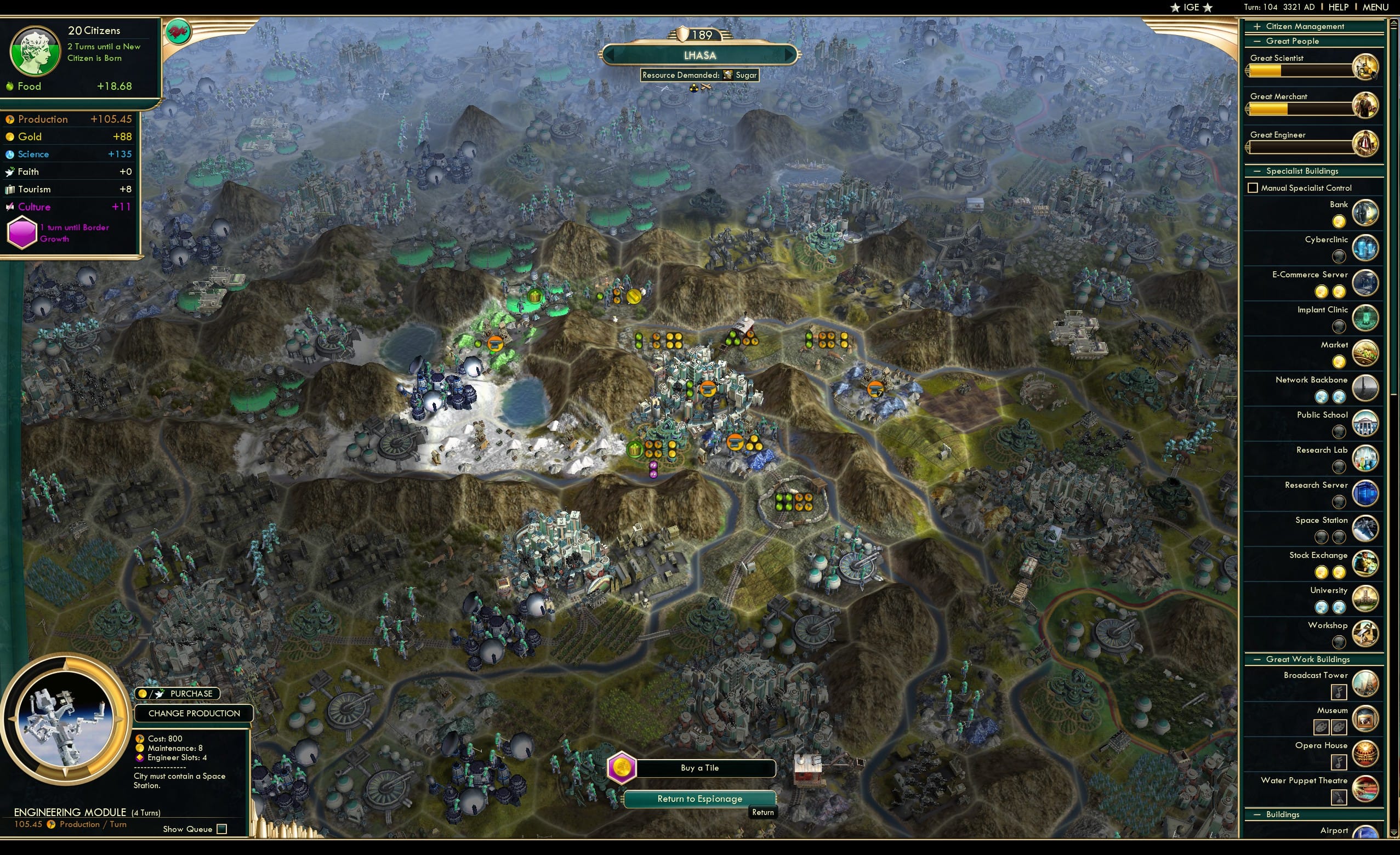
Task: Click the Research Lab building icon
Action: [x=1366, y=458]
